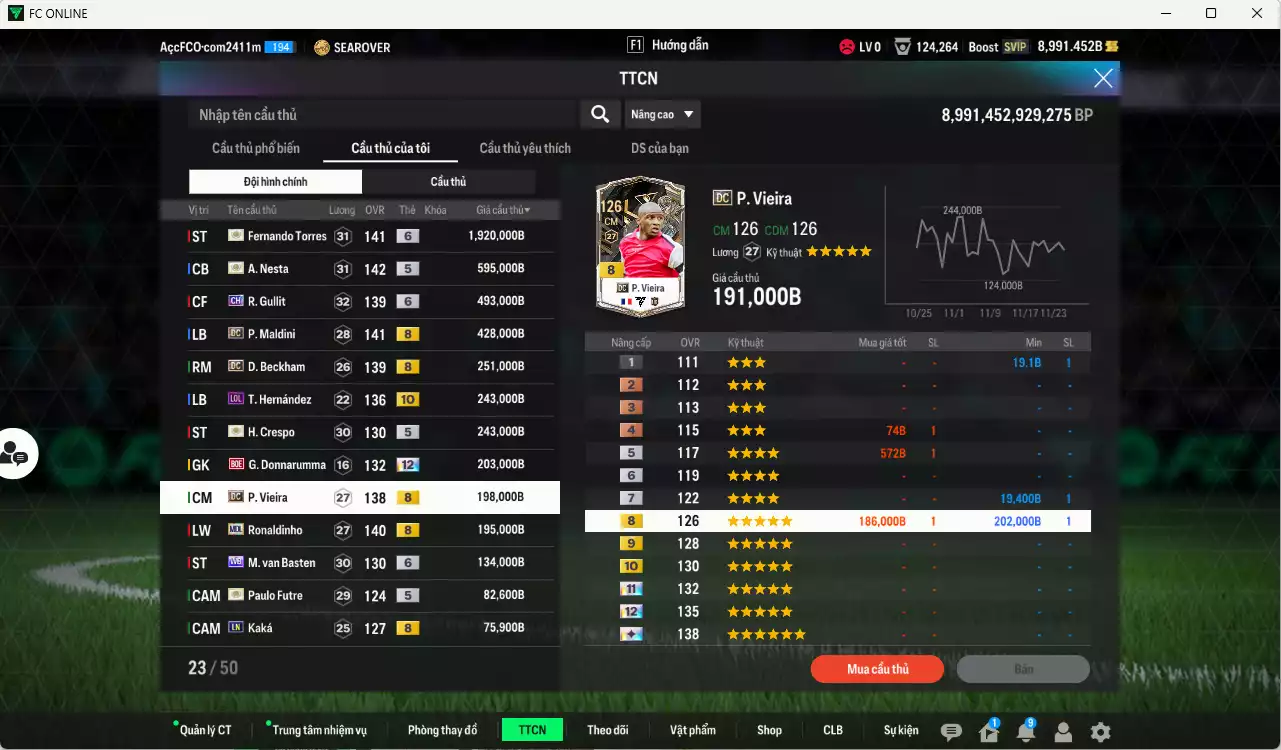The width and height of the screenshot is (1281, 750).
Task: Click the search magnifier icon
Action: pyautogui.click(x=599, y=114)
